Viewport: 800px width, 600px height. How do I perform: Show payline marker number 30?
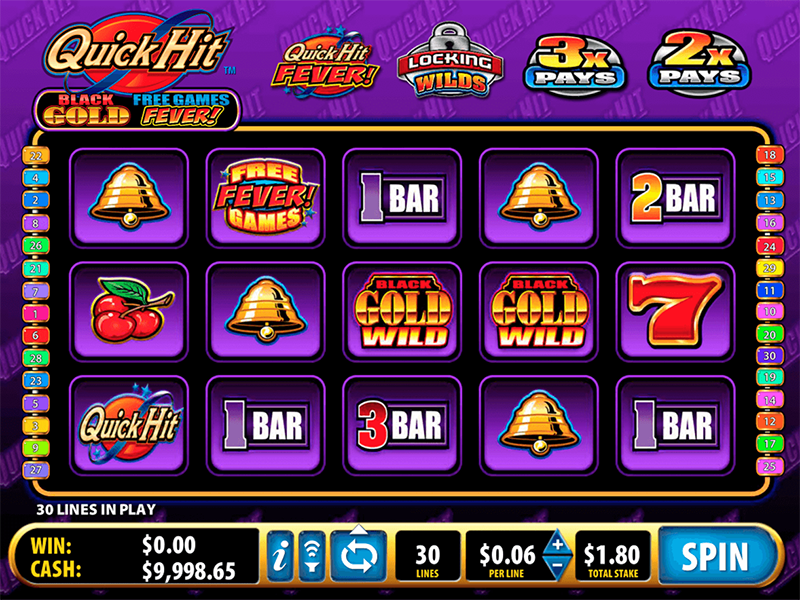coord(769,355)
